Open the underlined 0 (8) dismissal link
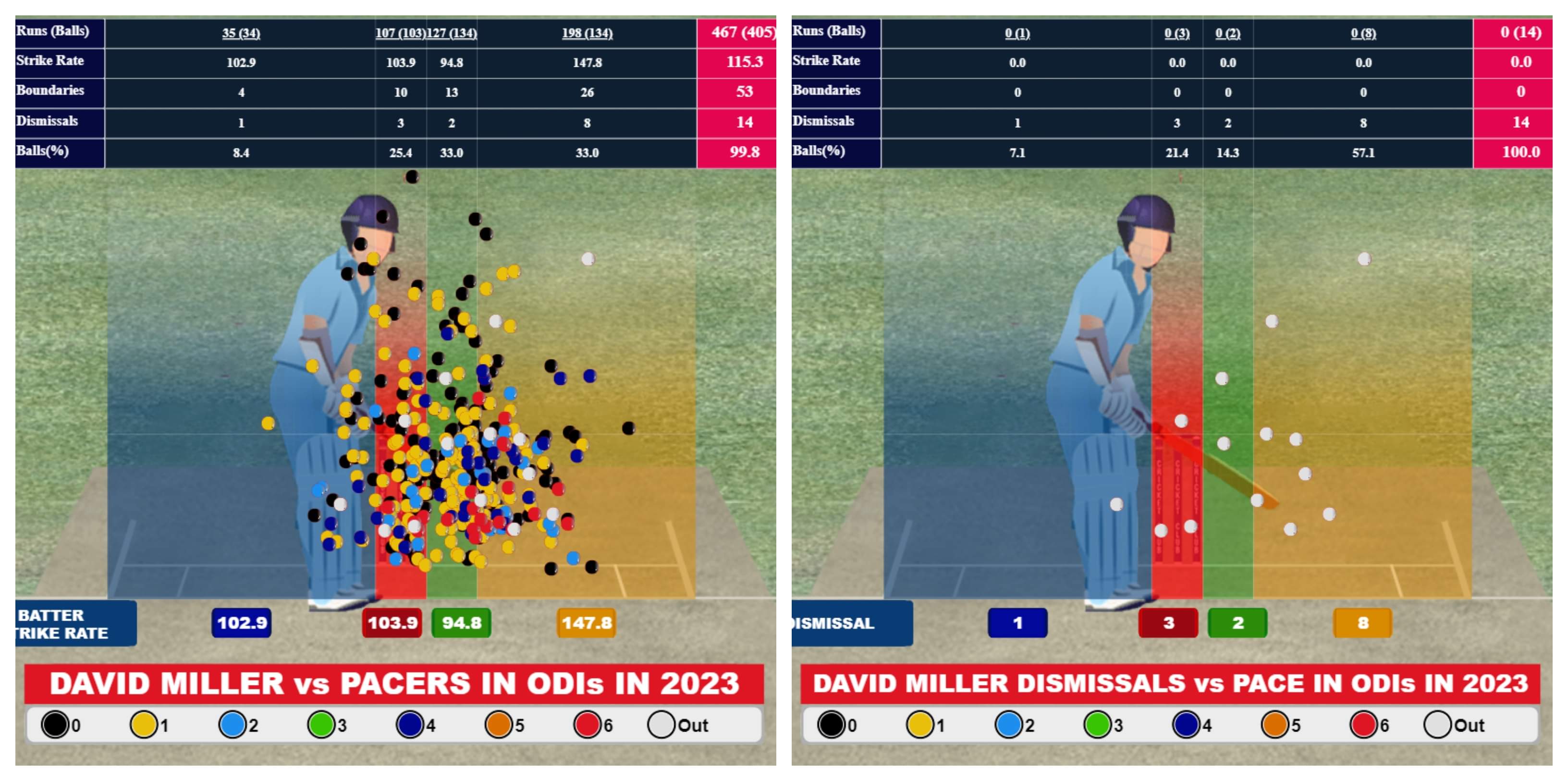The image size is (1568, 781). coord(1363,33)
